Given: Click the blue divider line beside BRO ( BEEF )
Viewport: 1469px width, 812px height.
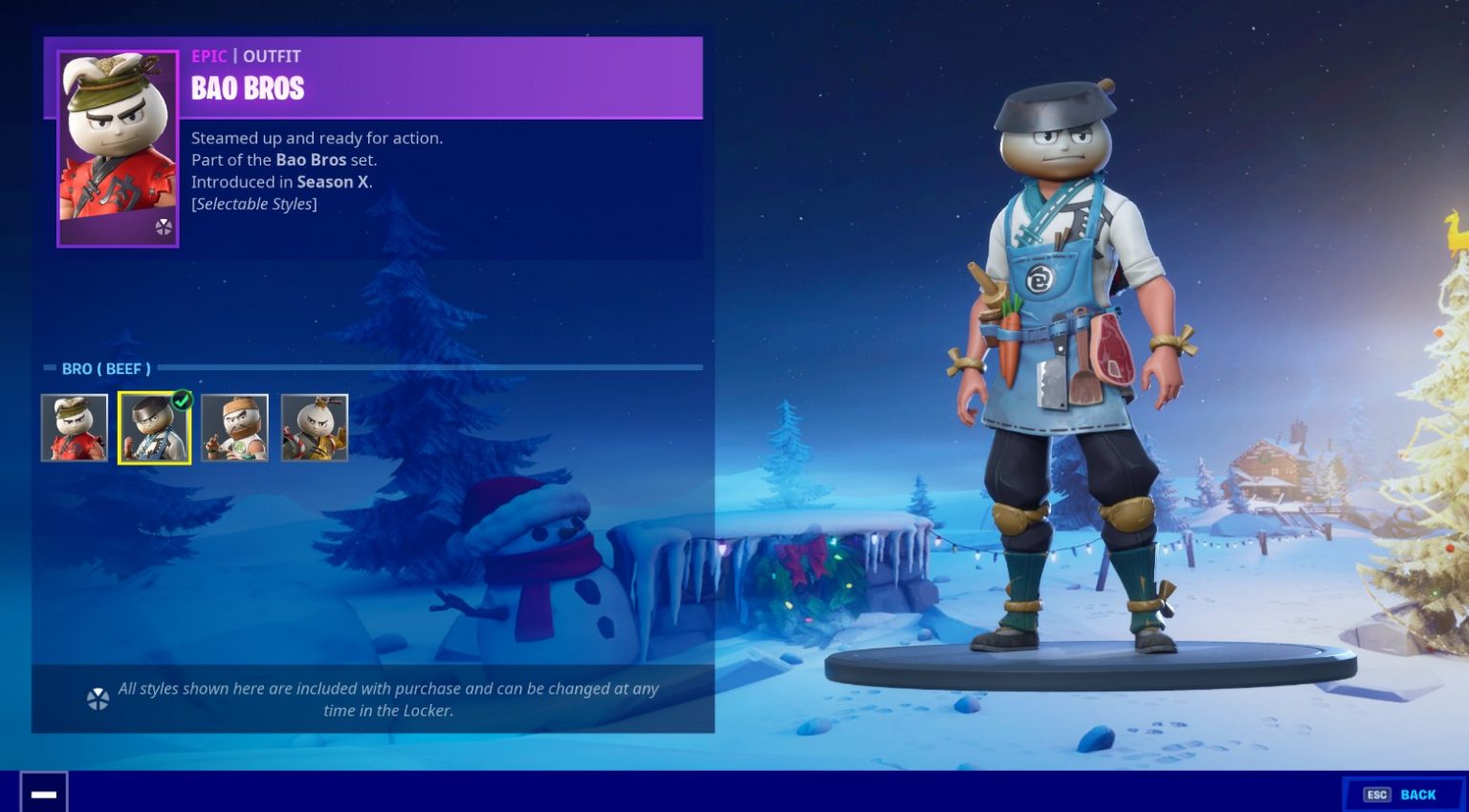Looking at the screenshot, I should [x=430, y=367].
